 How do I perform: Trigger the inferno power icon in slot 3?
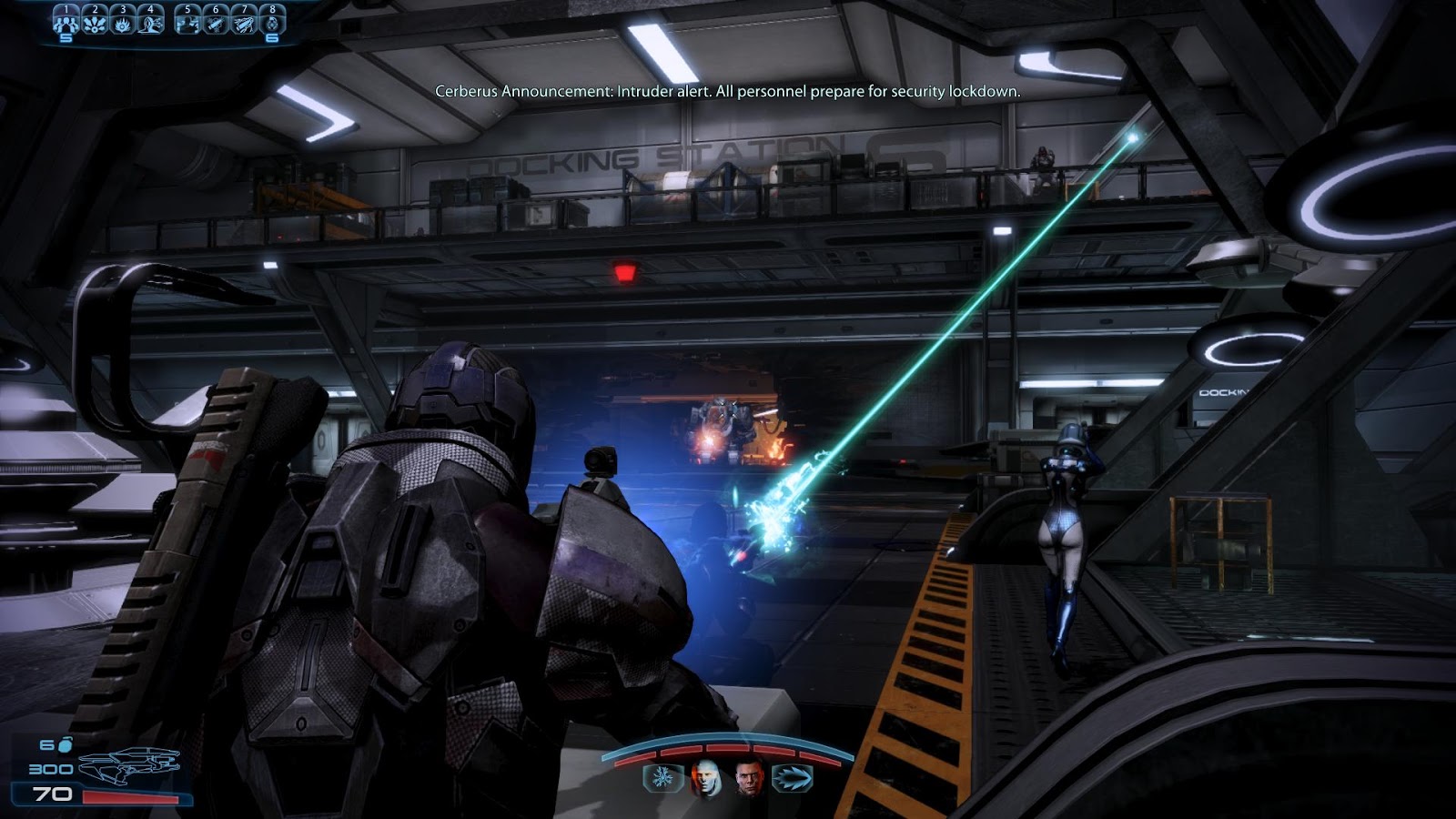tap(123, 25)
